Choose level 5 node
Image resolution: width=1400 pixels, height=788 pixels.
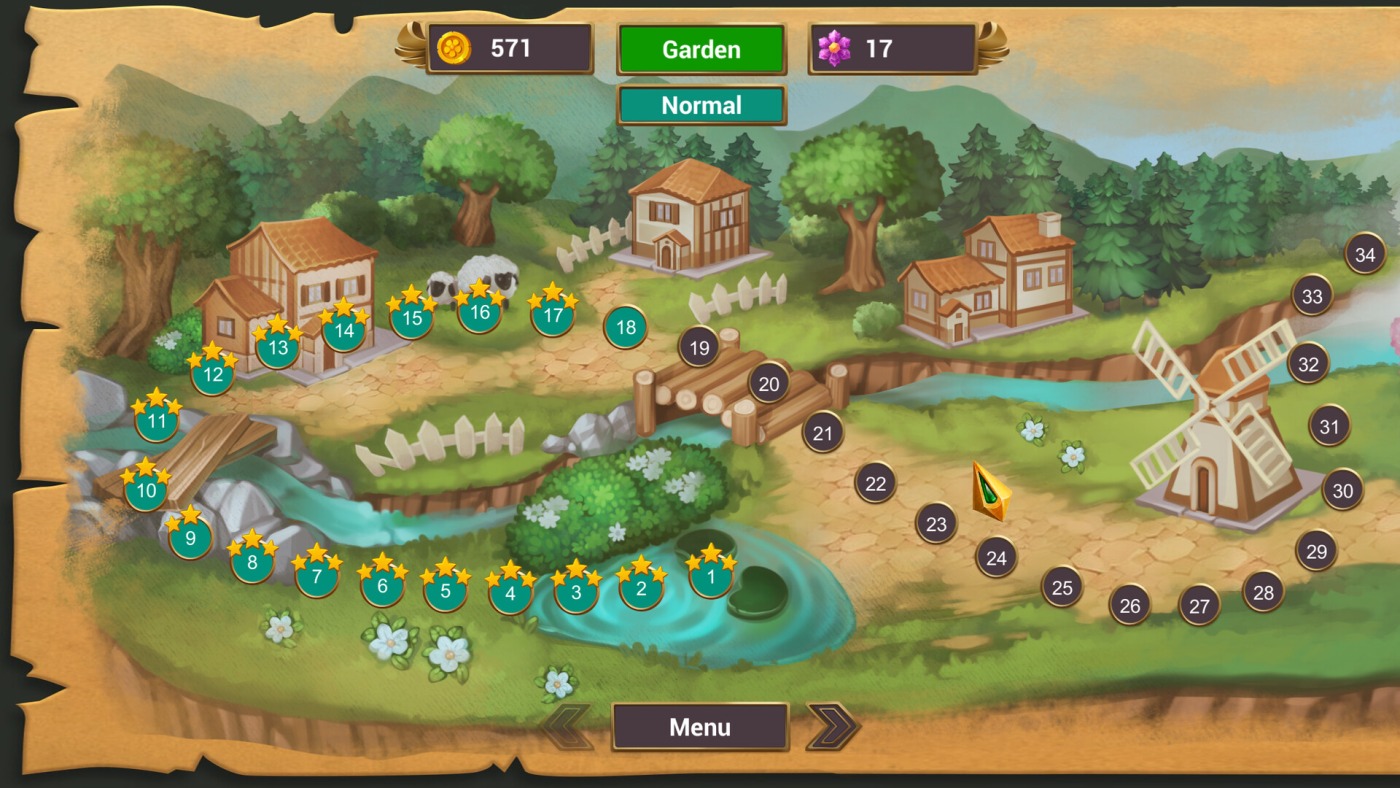[x=446, y=590]
